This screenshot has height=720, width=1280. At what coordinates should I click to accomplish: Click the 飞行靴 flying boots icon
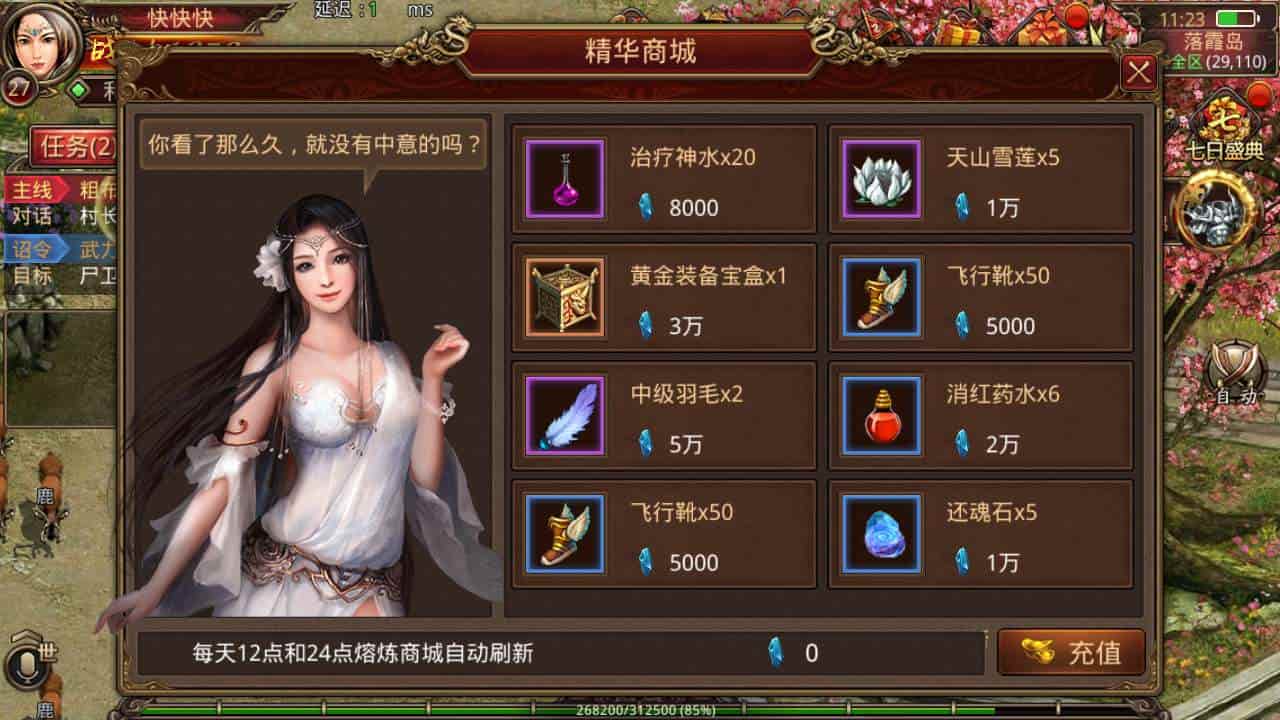[x=879, y=297]
